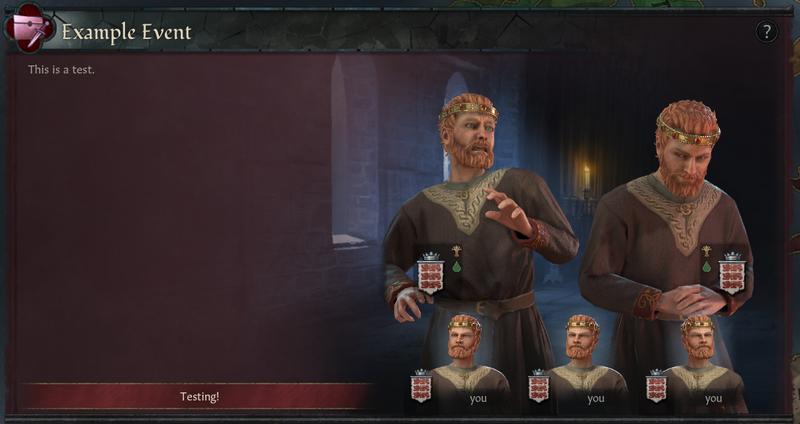Viewport: 800px width, 424px height.
Task: Open the coat of arms beside the clasped-hands character
Action: tap(733, 273)
